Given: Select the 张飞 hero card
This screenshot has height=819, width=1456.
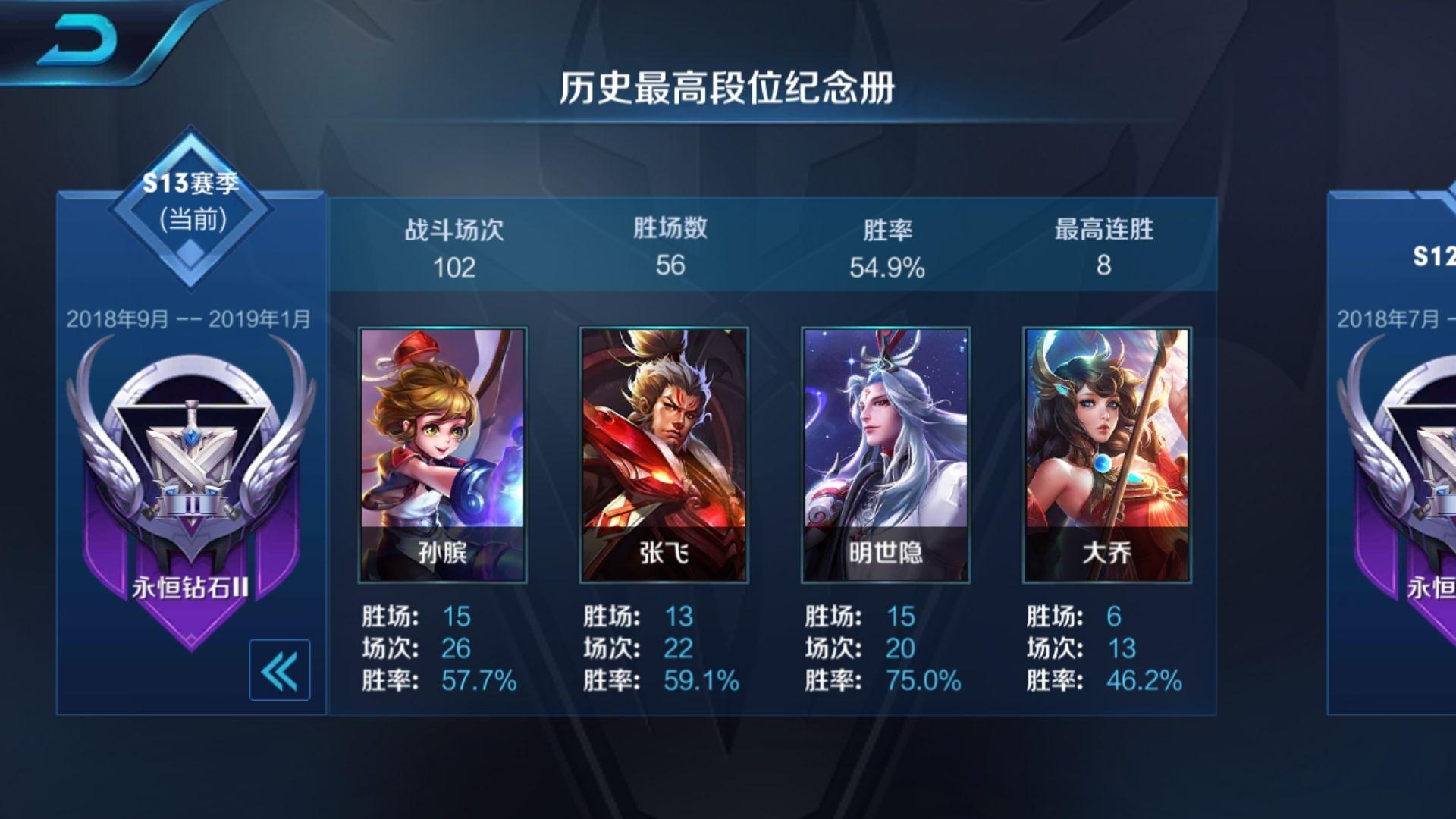Looking at the screenshot, I should tap(664, 454).
